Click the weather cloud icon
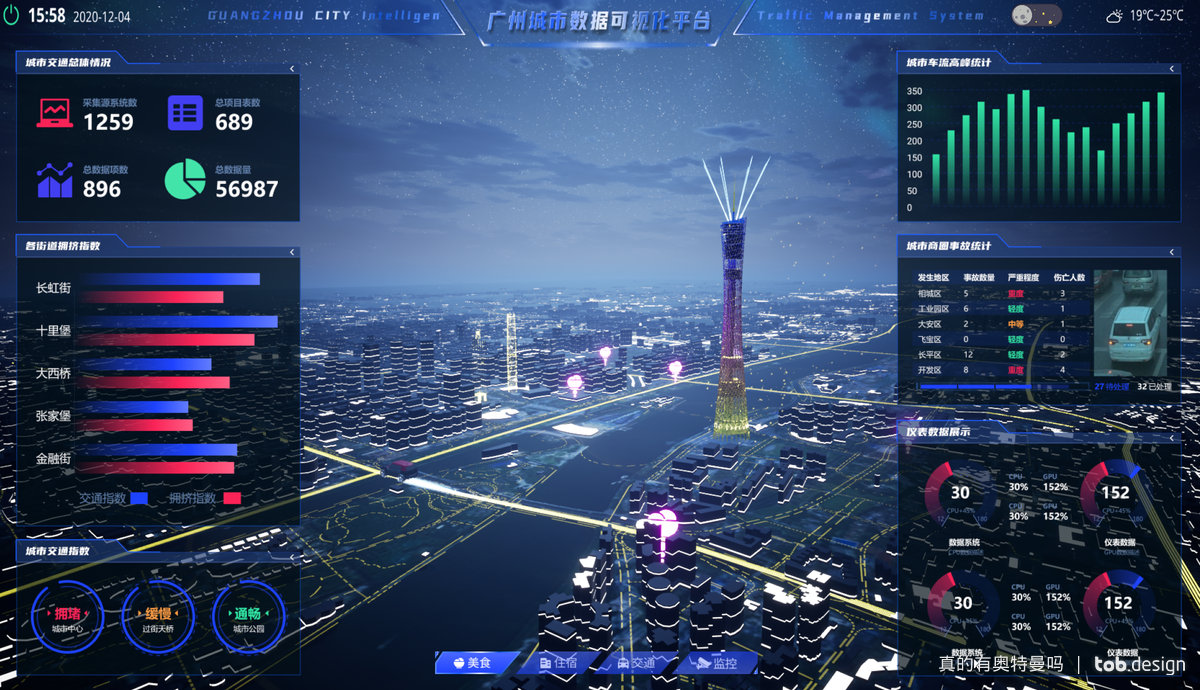 [x=1114, y=16]
